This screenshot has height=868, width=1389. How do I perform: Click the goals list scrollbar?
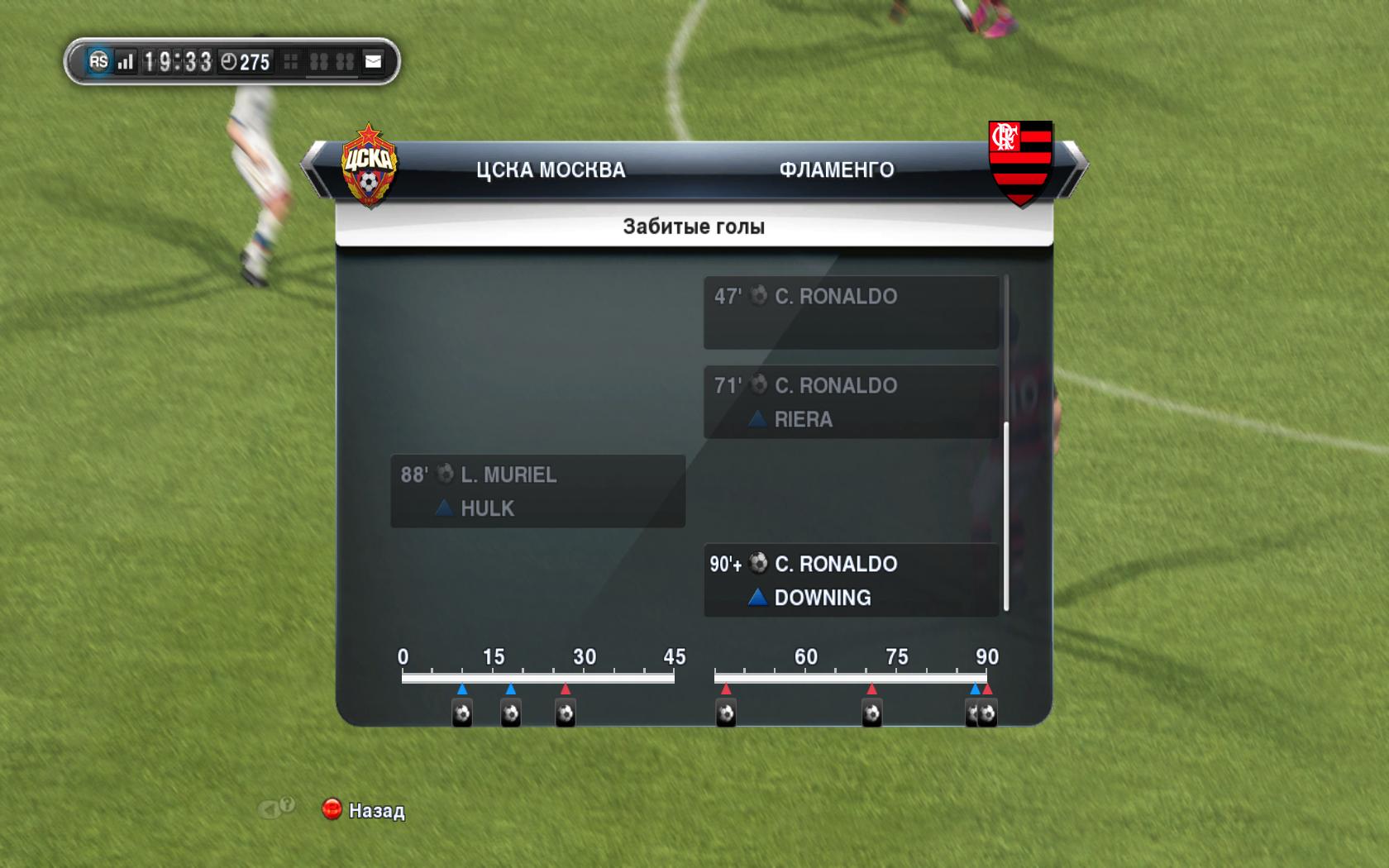pos(1006,517)
